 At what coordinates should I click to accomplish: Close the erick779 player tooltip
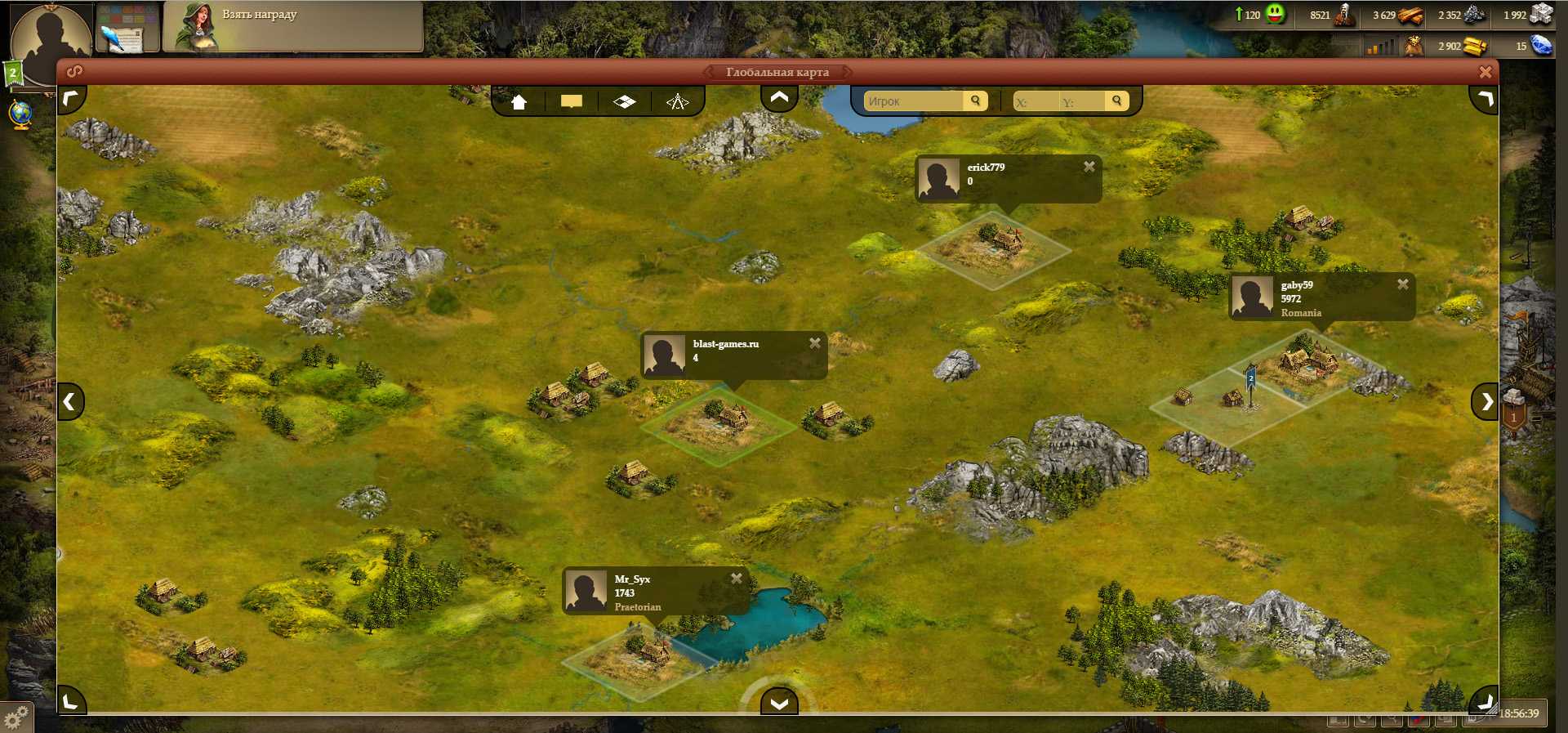pyautogui.click(x=1089, y=167)
